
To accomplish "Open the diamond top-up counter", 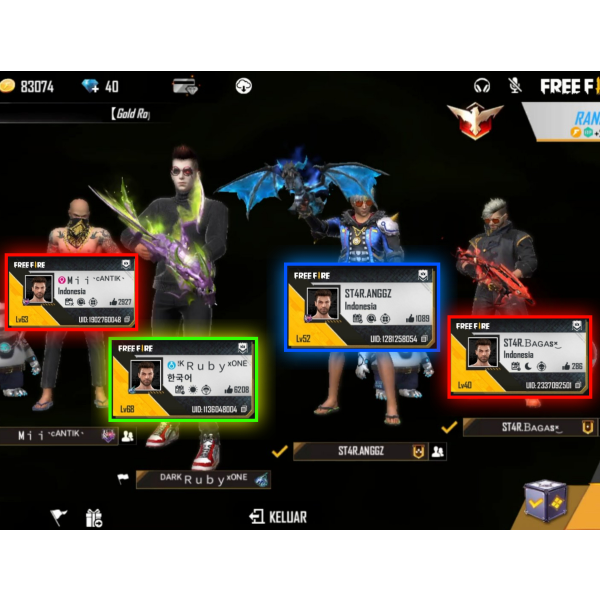I will (100, 87).
